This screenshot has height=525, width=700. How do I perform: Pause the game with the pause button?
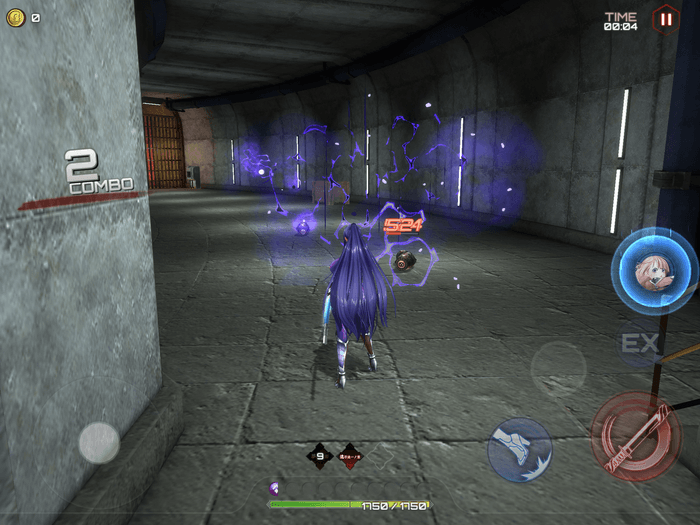tap(664, 18)
